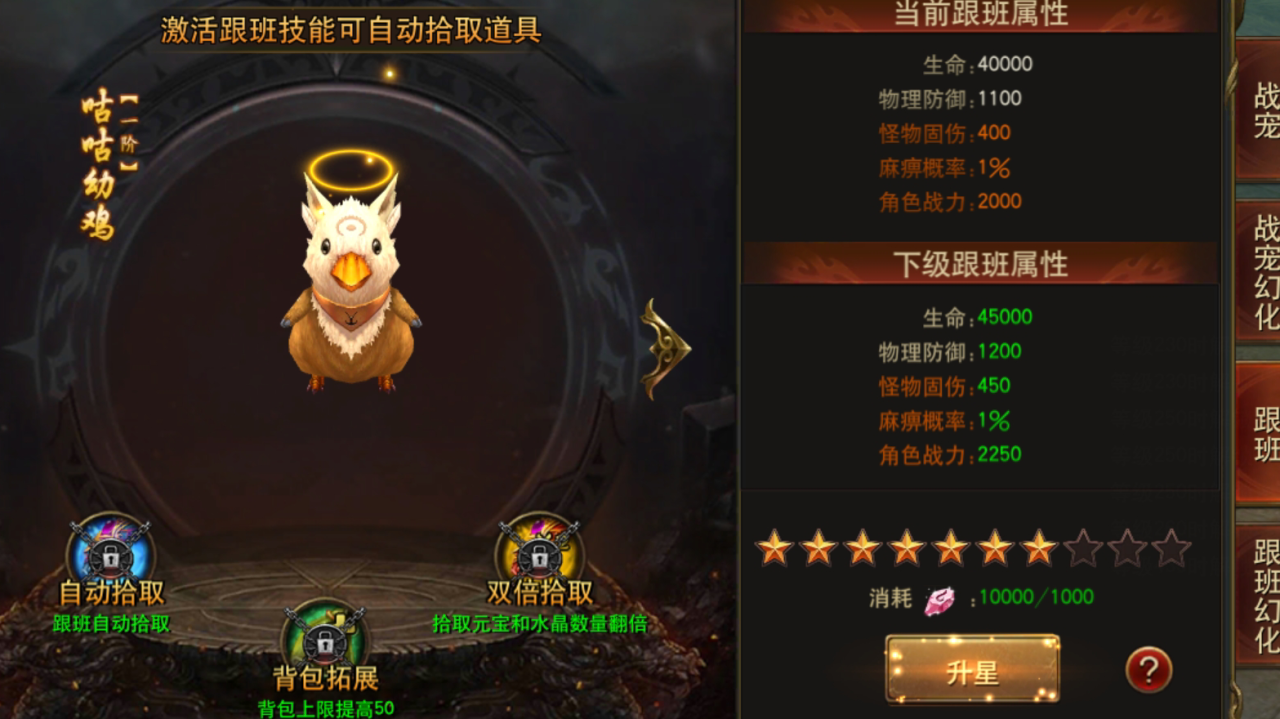Open the 跟班 tab
Image resolution: width=1280 pixels, height=719 pixels.
(1262, 433)
